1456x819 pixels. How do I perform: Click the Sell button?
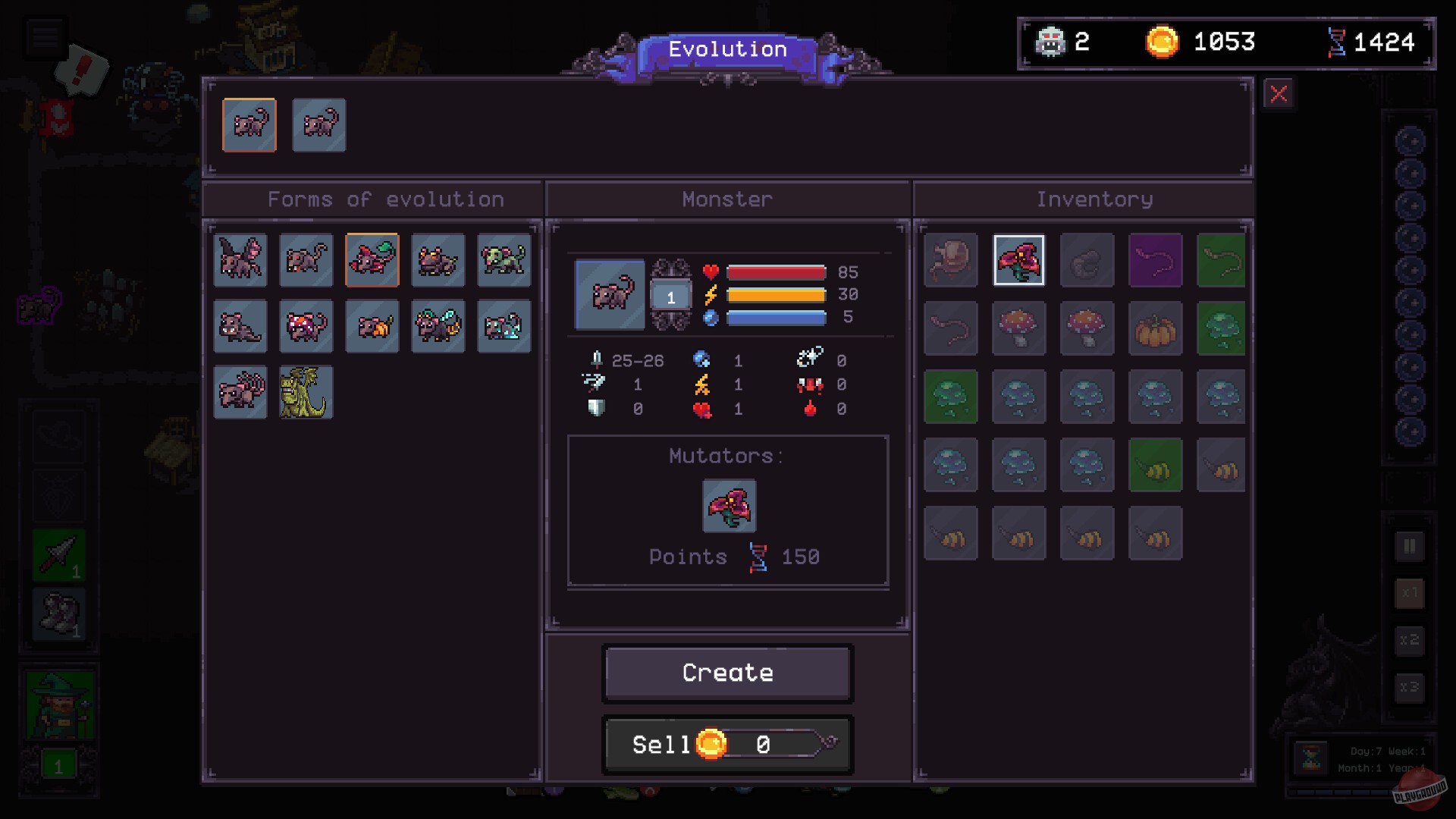(662, 744)
